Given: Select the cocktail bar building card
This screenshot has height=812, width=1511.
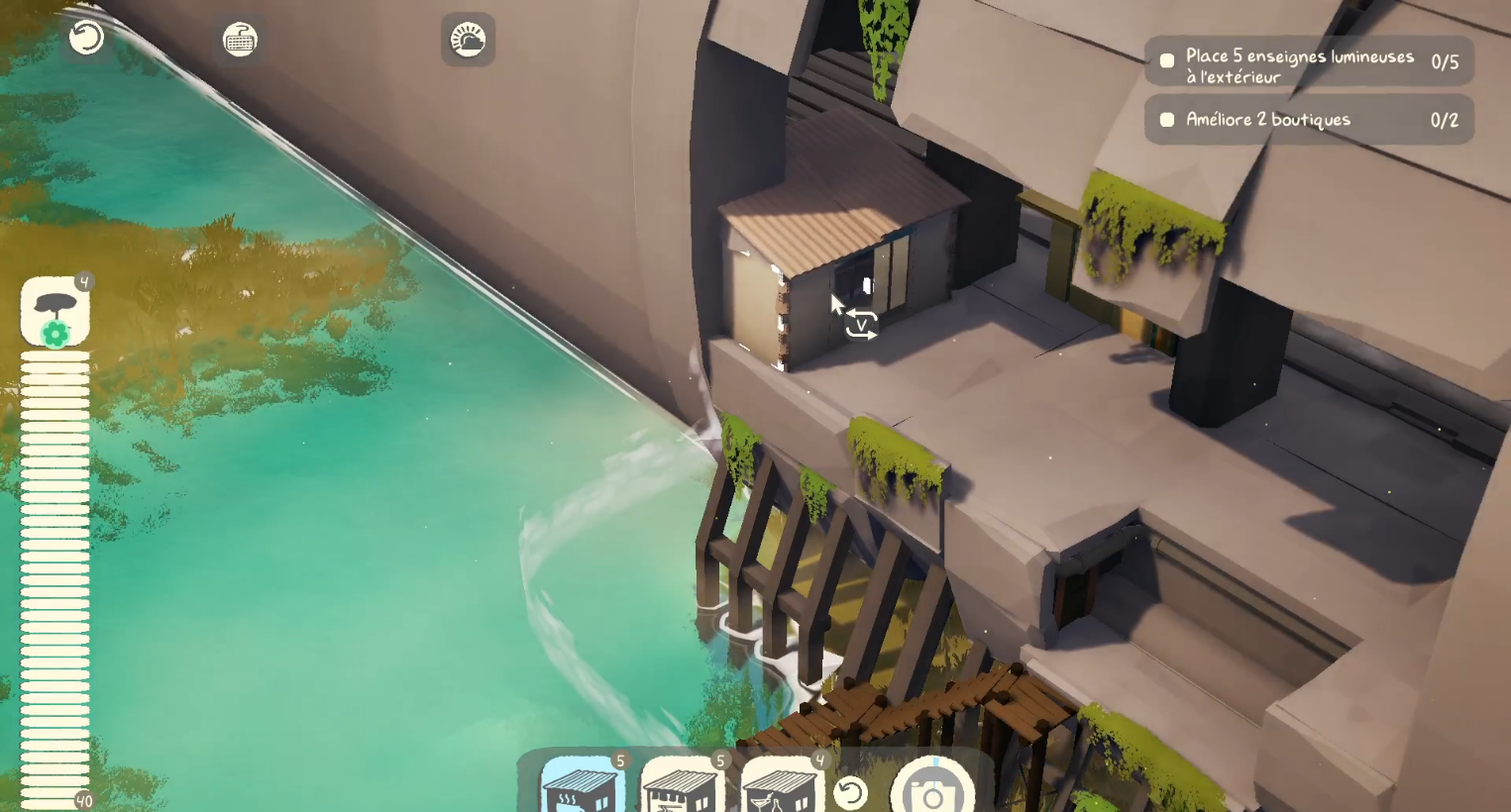Looking at the screenshot, I should point(783,786).
